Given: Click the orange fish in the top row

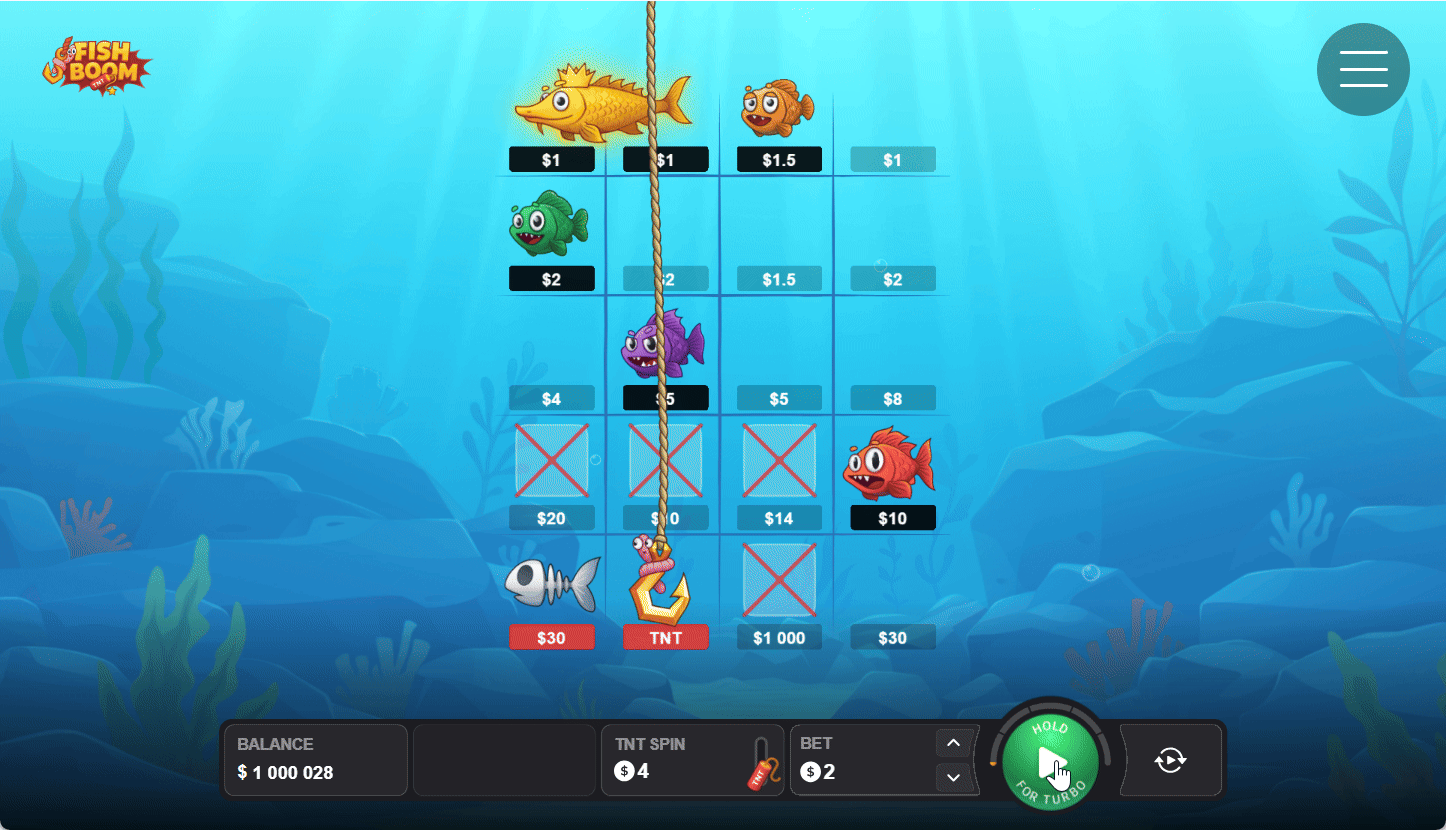Looking at the screenshot, I should (x=778, y=106).
